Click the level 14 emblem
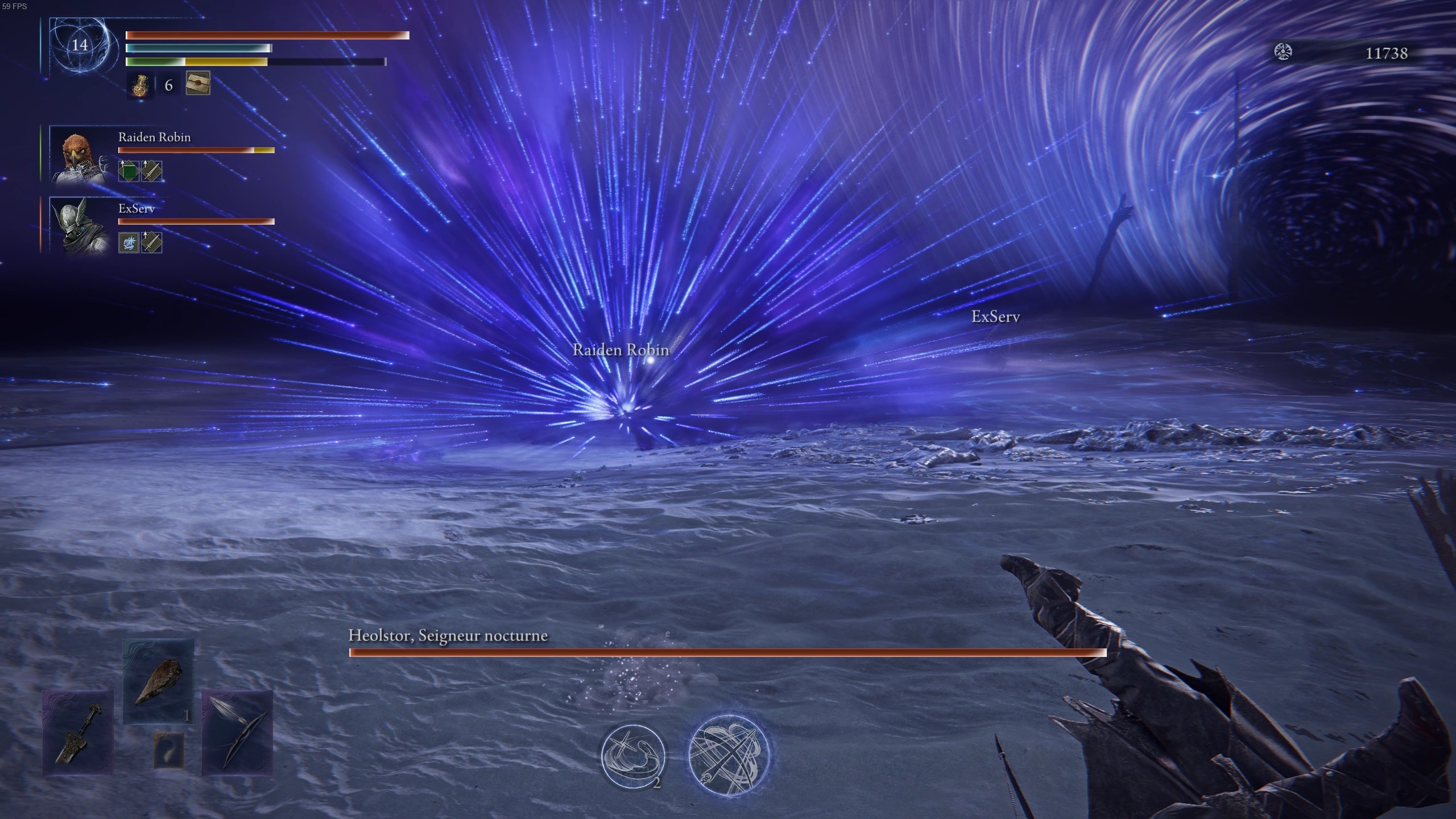Image resolution: width=1456 pixels, height=819 pixels. point(80,45)
